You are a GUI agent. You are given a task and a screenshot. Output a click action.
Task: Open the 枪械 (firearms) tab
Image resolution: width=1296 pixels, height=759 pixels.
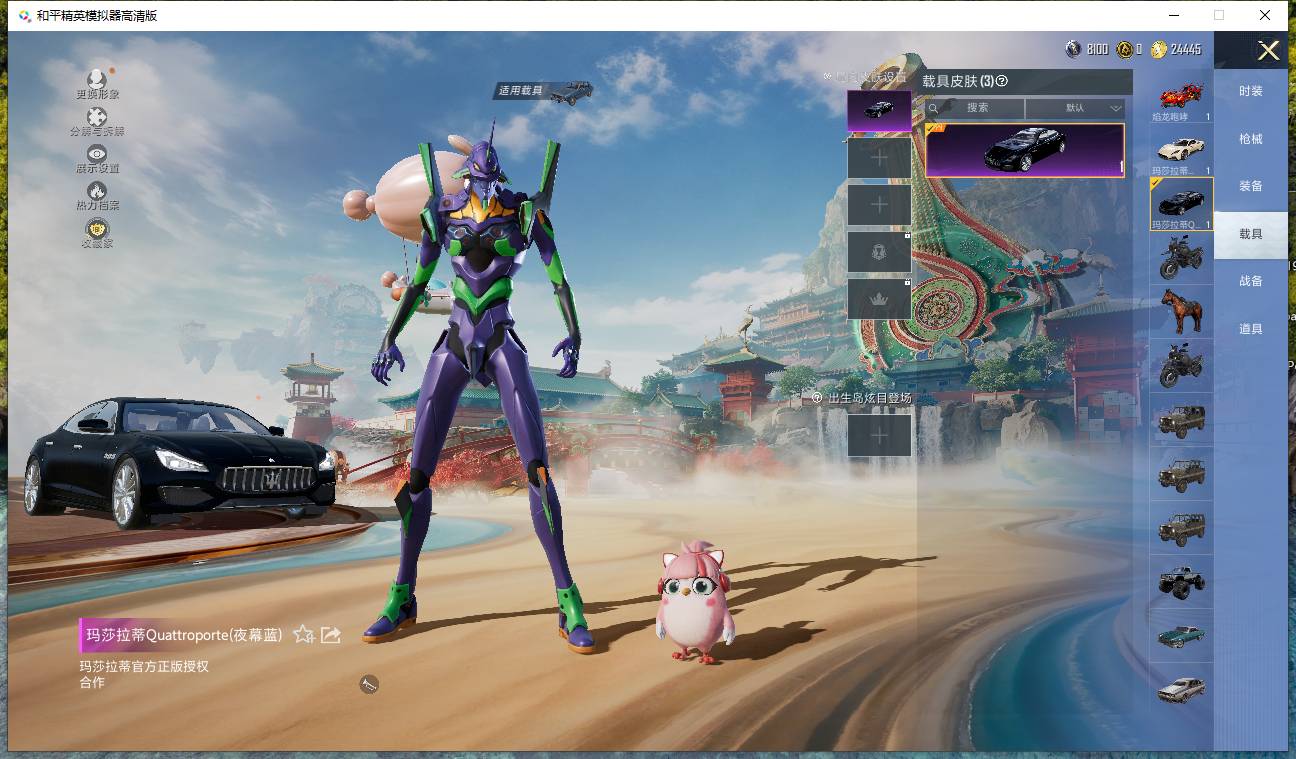coord(1250,139)
